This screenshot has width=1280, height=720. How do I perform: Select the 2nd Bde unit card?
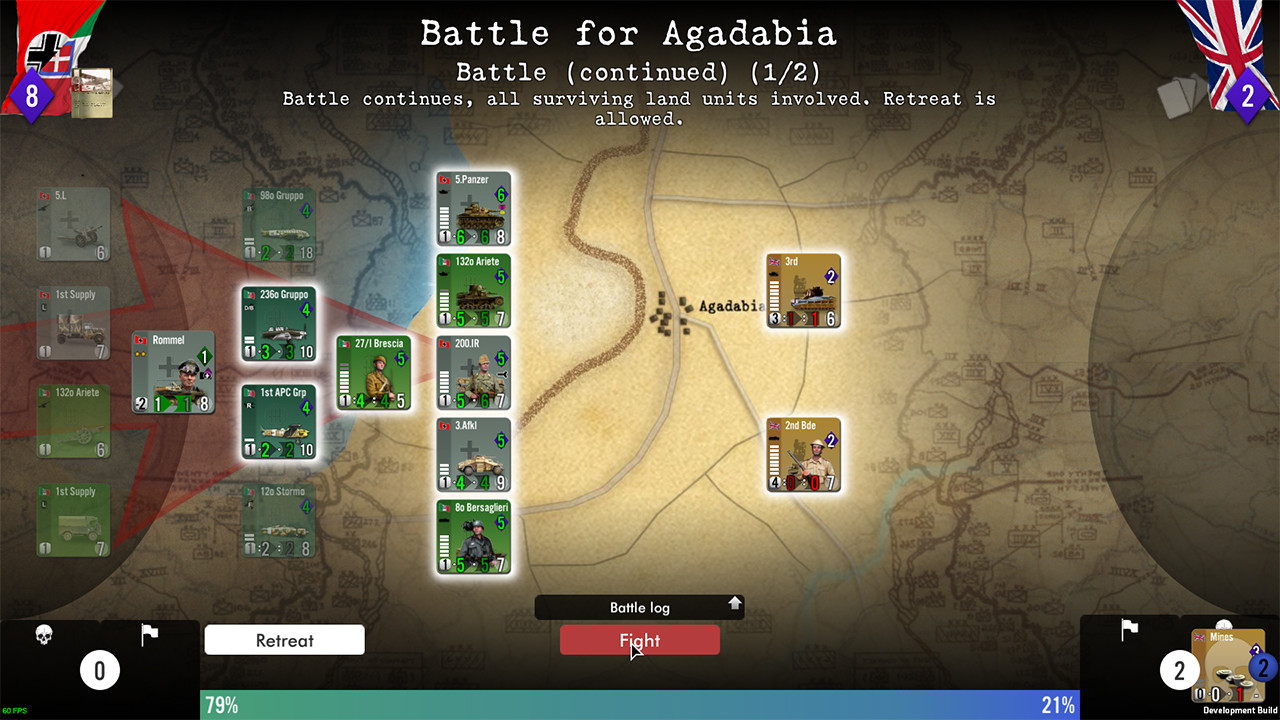(803, 455)
